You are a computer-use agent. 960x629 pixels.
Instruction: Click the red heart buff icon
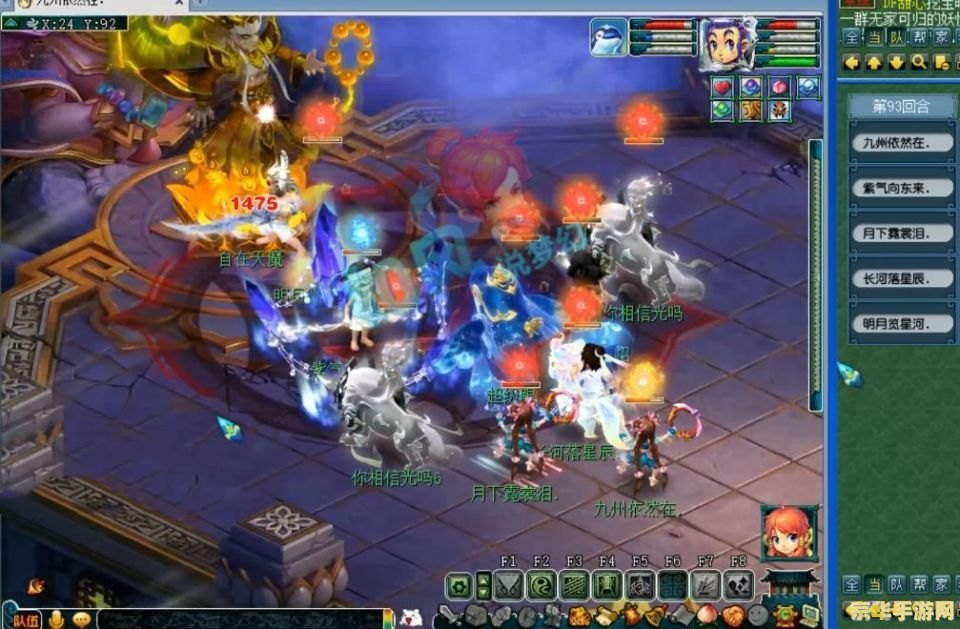click(x=723, y=88)
